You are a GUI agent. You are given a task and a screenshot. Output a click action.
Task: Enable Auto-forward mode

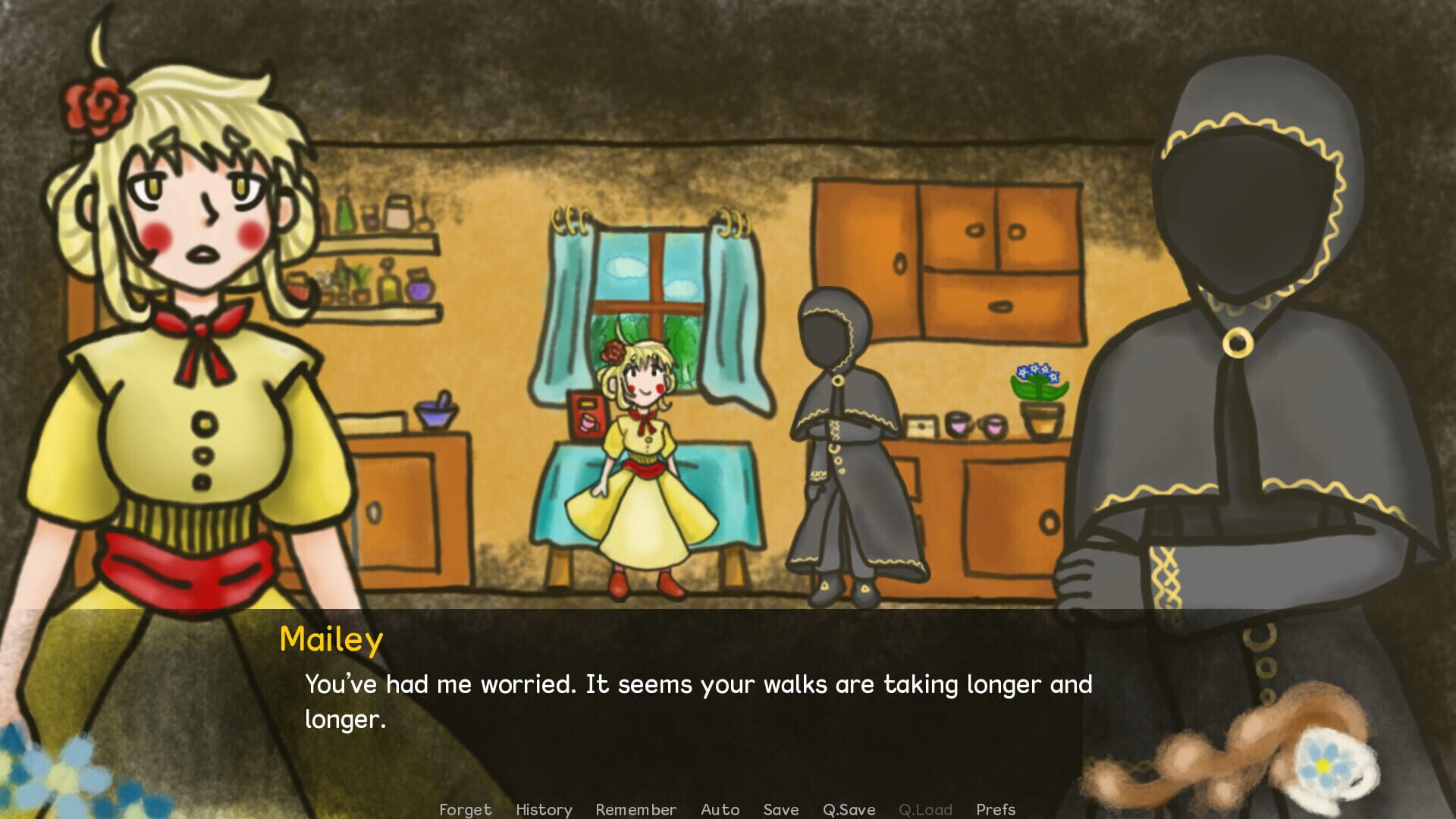pyautogui.click(x=720, y=809)
